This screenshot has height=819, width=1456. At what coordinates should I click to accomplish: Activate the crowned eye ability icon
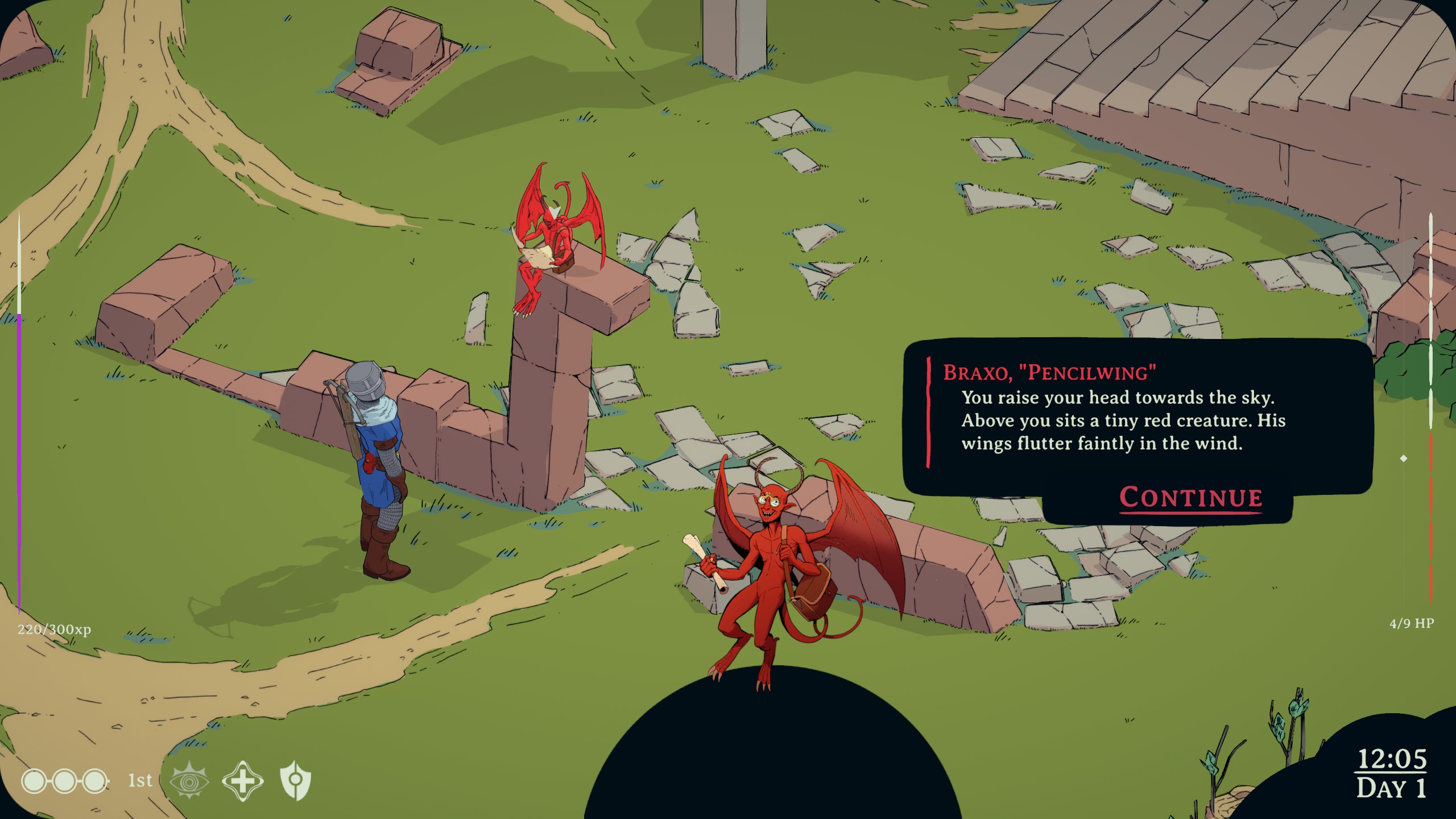(x=189, y=781)
